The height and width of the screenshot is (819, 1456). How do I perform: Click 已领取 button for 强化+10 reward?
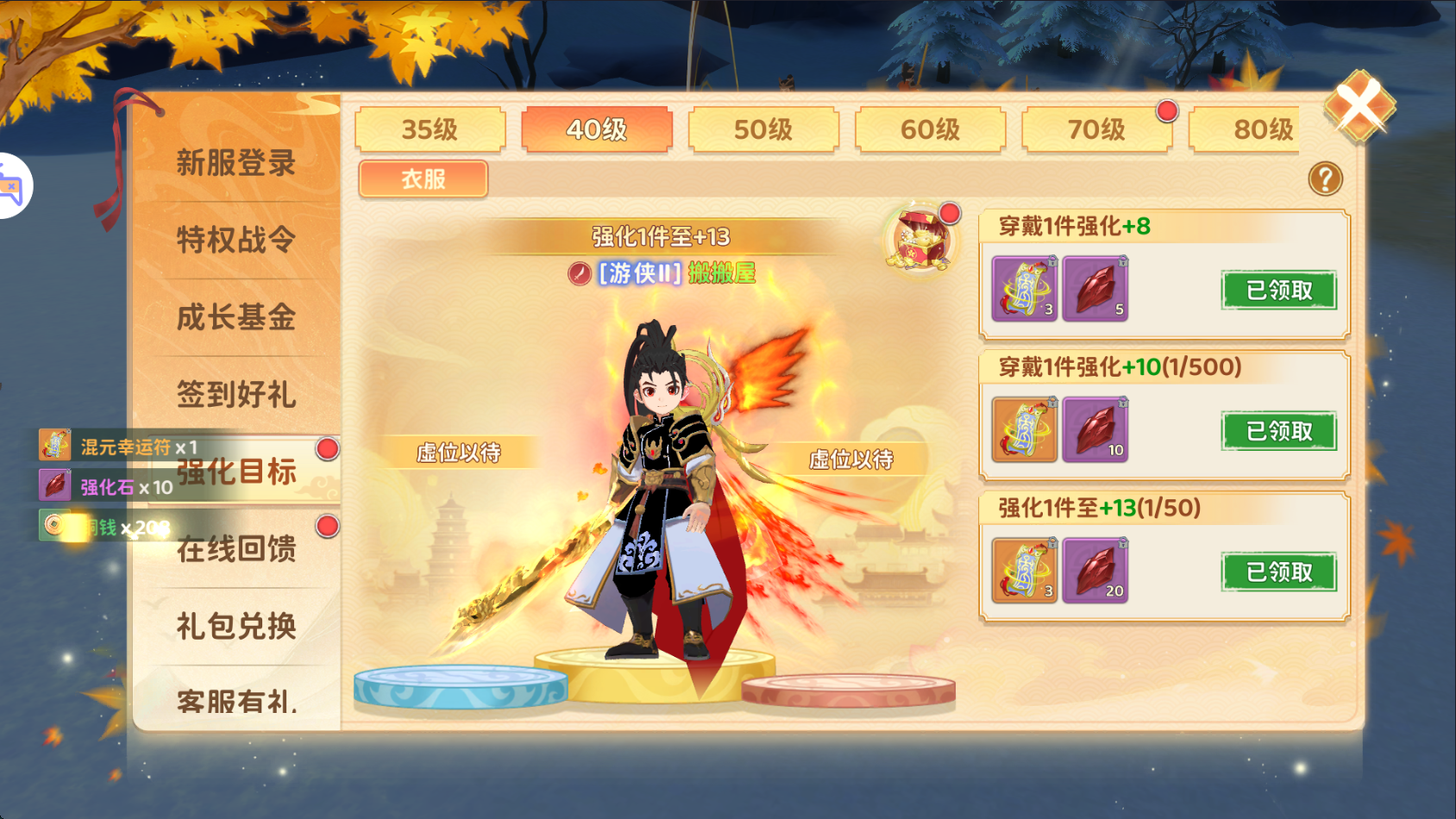coord(1278,431)
